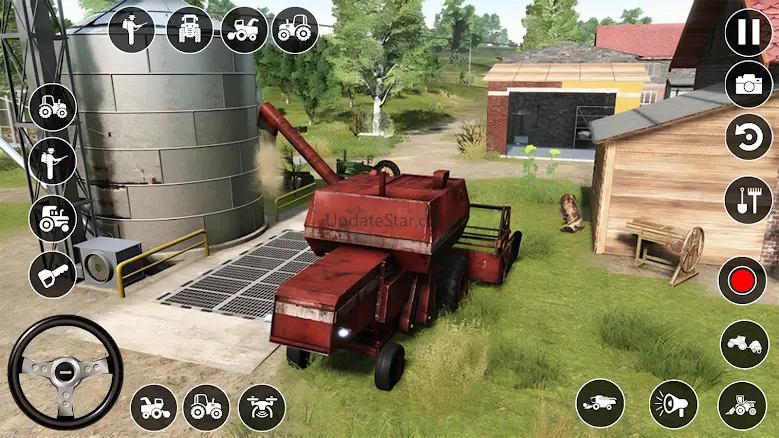779x438 pixels.
Task: Choose the front-facing tractor icon
Action: [x=188, y=29]
